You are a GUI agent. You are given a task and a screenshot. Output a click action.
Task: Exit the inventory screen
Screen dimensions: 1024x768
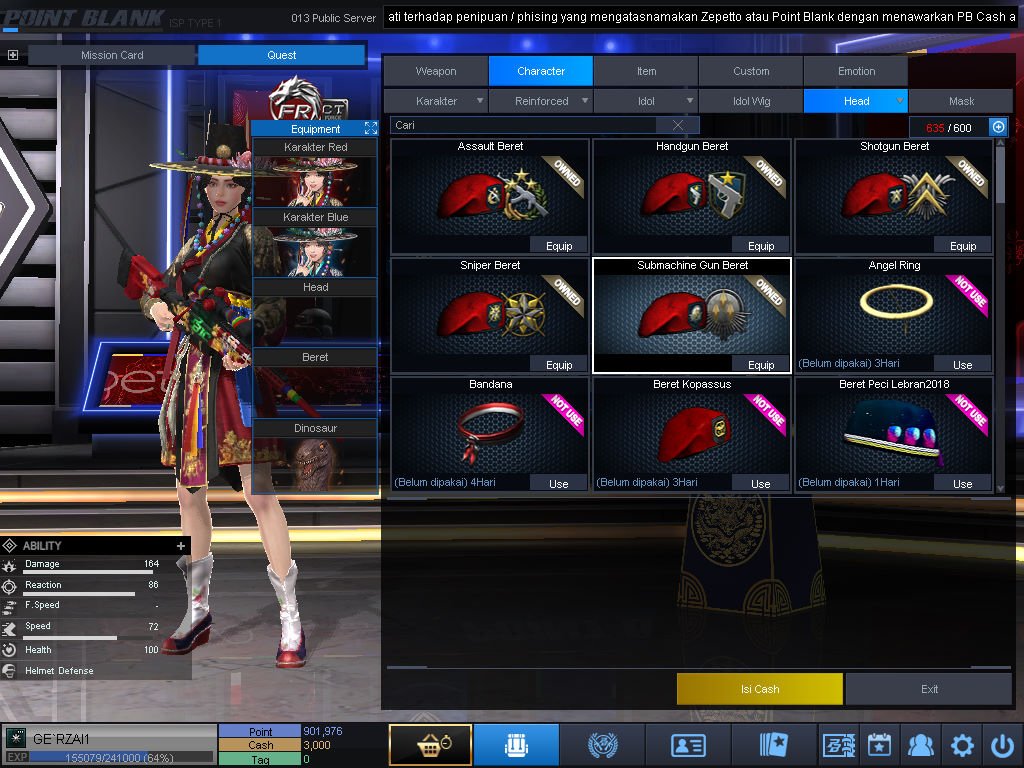(x=930, y=689)
